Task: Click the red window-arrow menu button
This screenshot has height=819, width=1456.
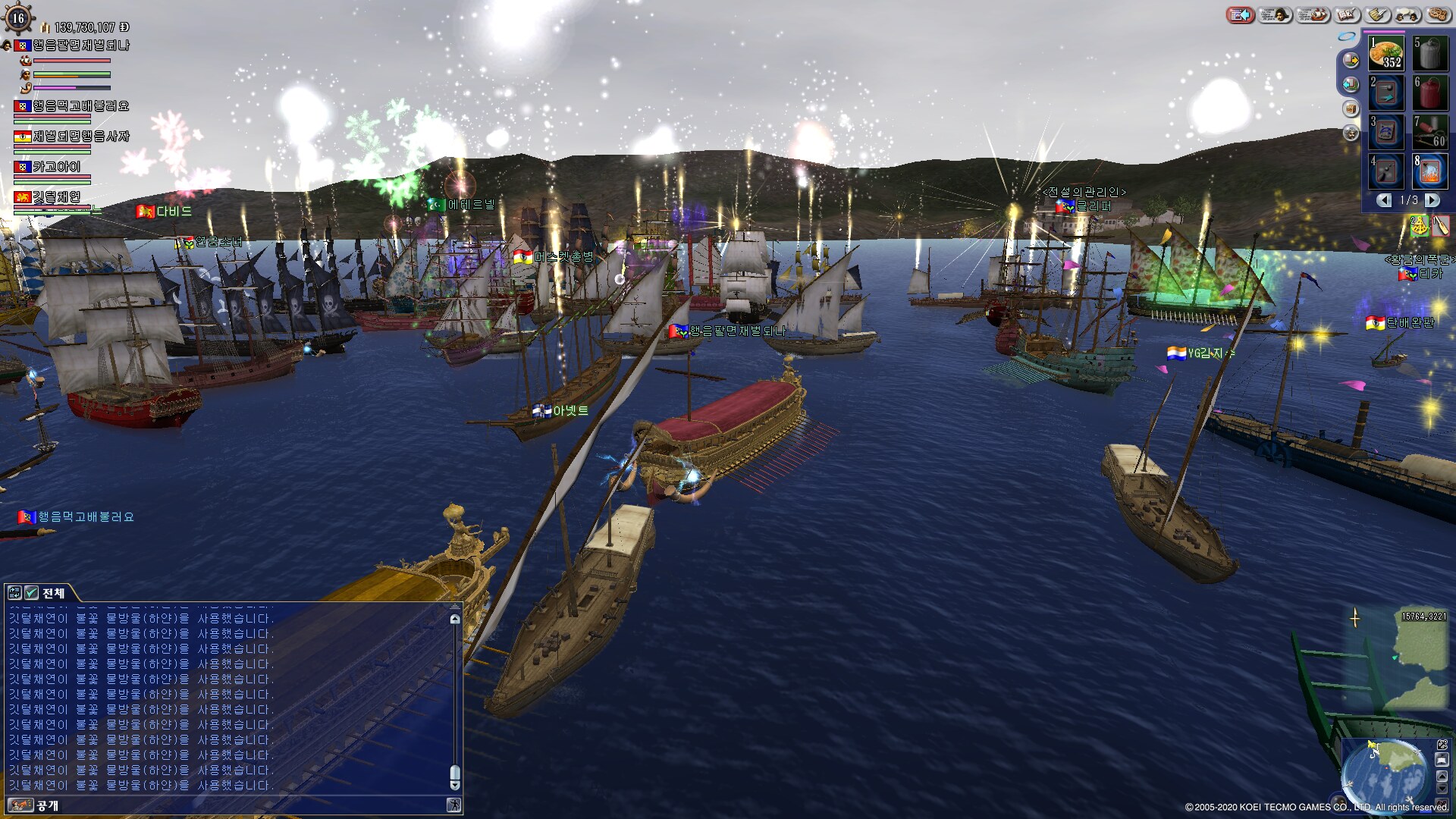Action: pyautogui.click(x=1240, y=15)
